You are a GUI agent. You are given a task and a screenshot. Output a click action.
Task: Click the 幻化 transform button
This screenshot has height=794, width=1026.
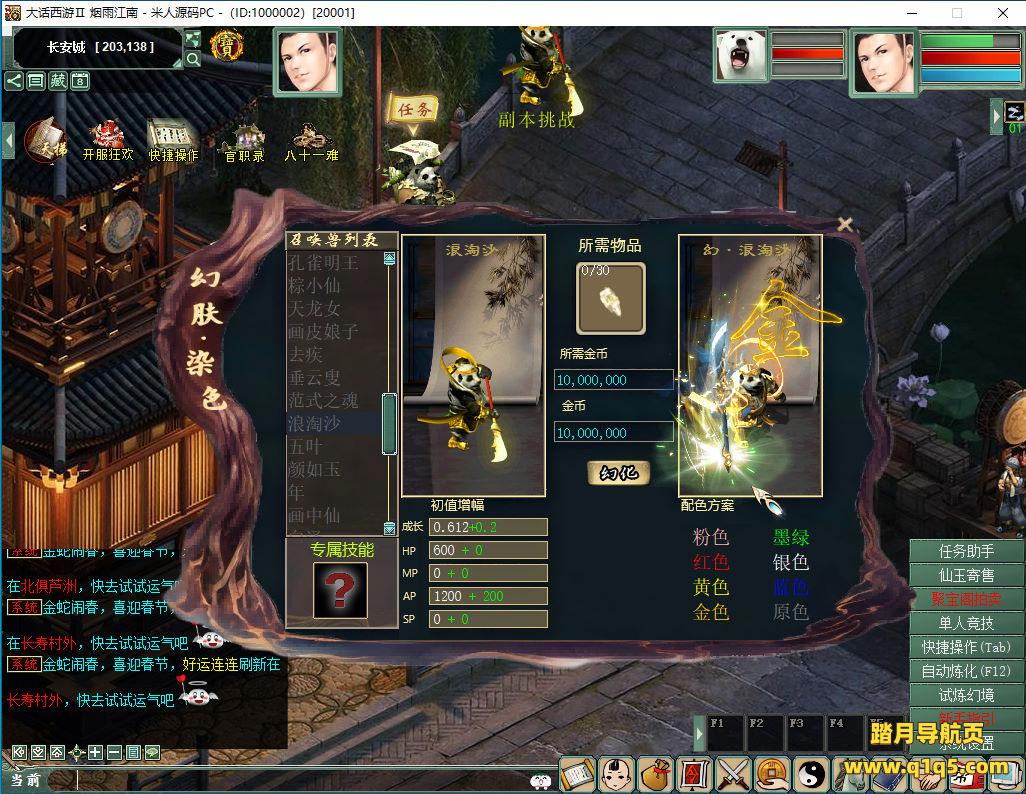[618, 472]
